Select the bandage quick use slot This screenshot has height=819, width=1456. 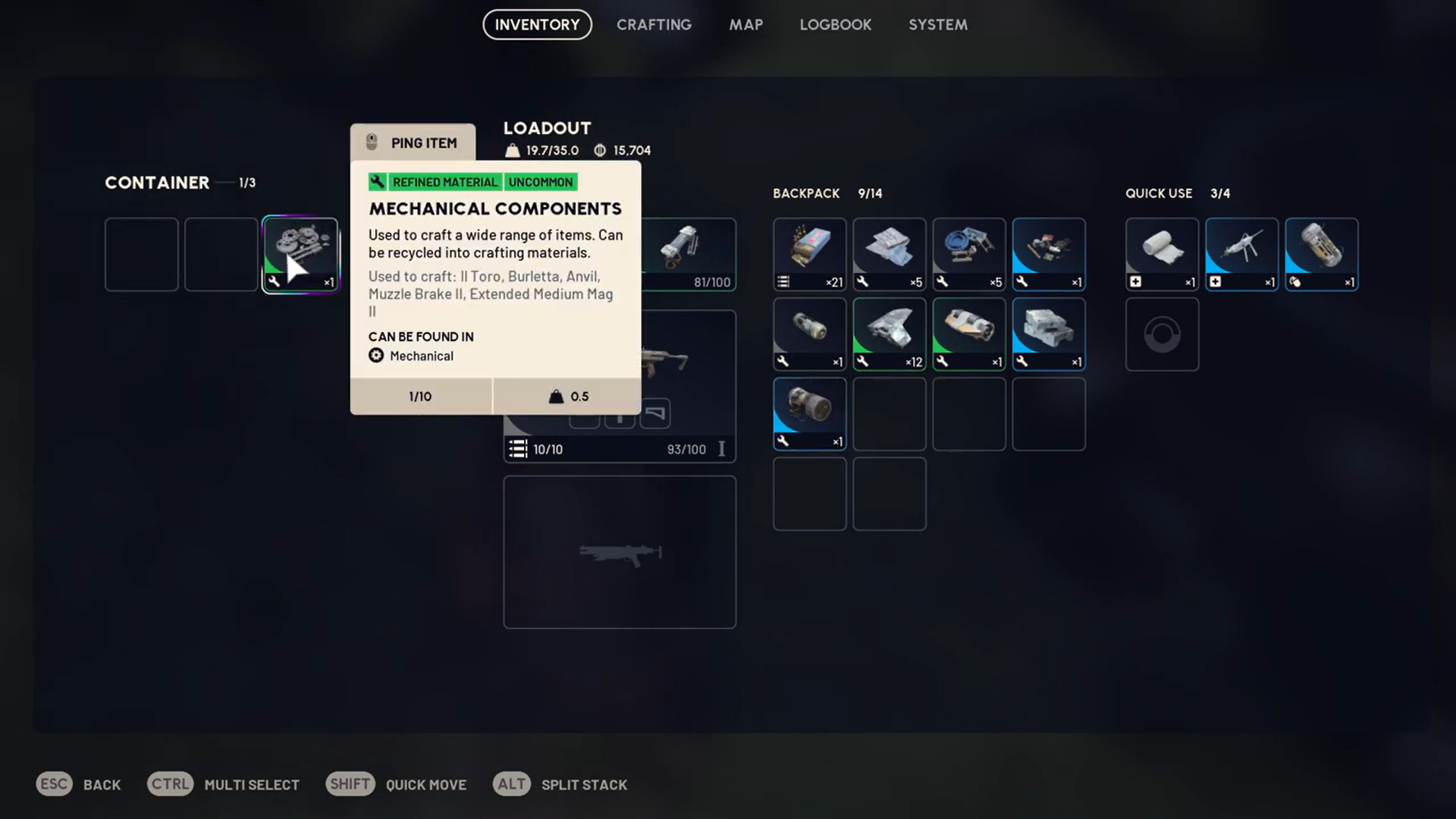[1162, 255]
